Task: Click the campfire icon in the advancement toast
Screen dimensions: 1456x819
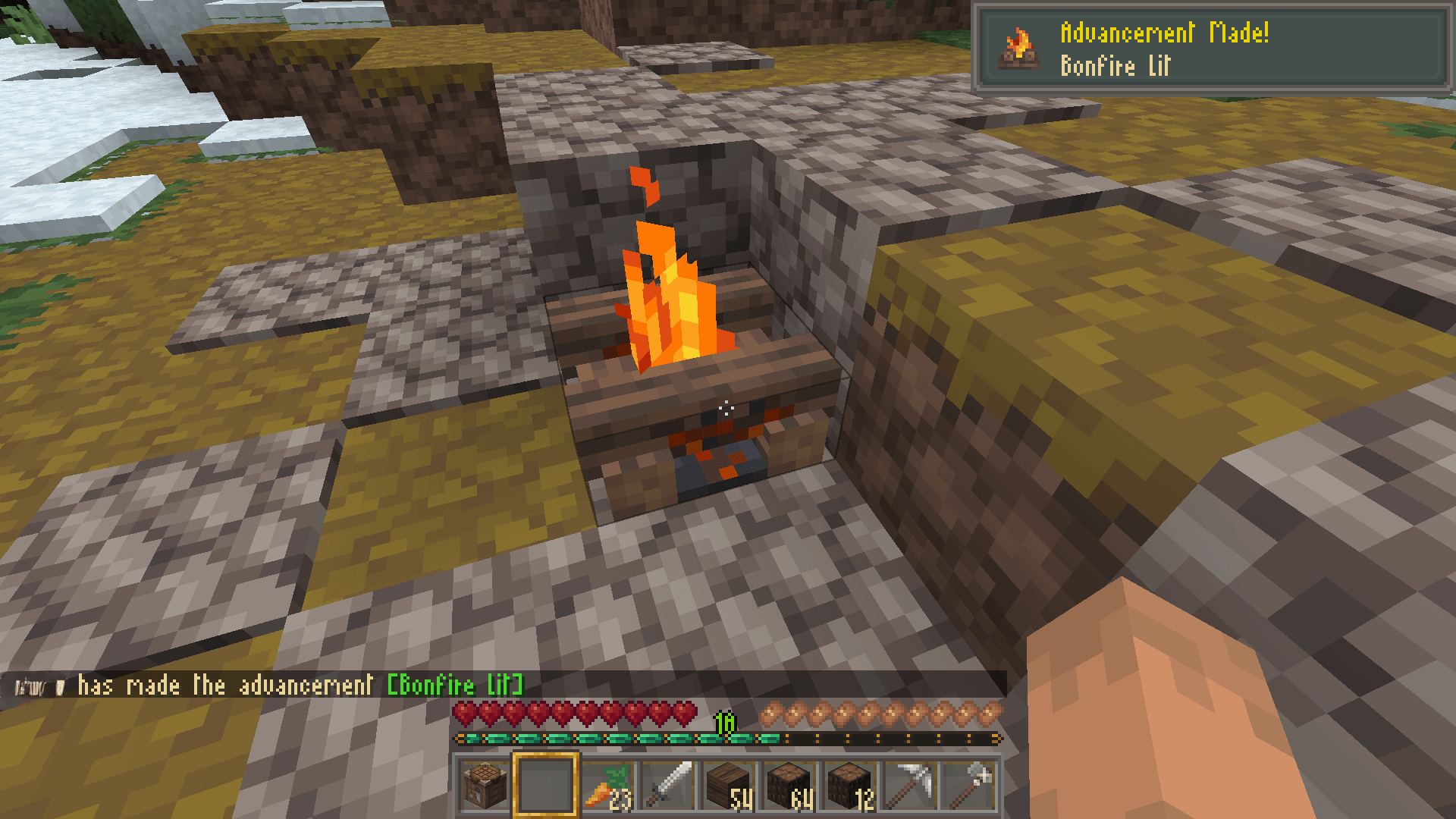Action: coord(1018,47)
